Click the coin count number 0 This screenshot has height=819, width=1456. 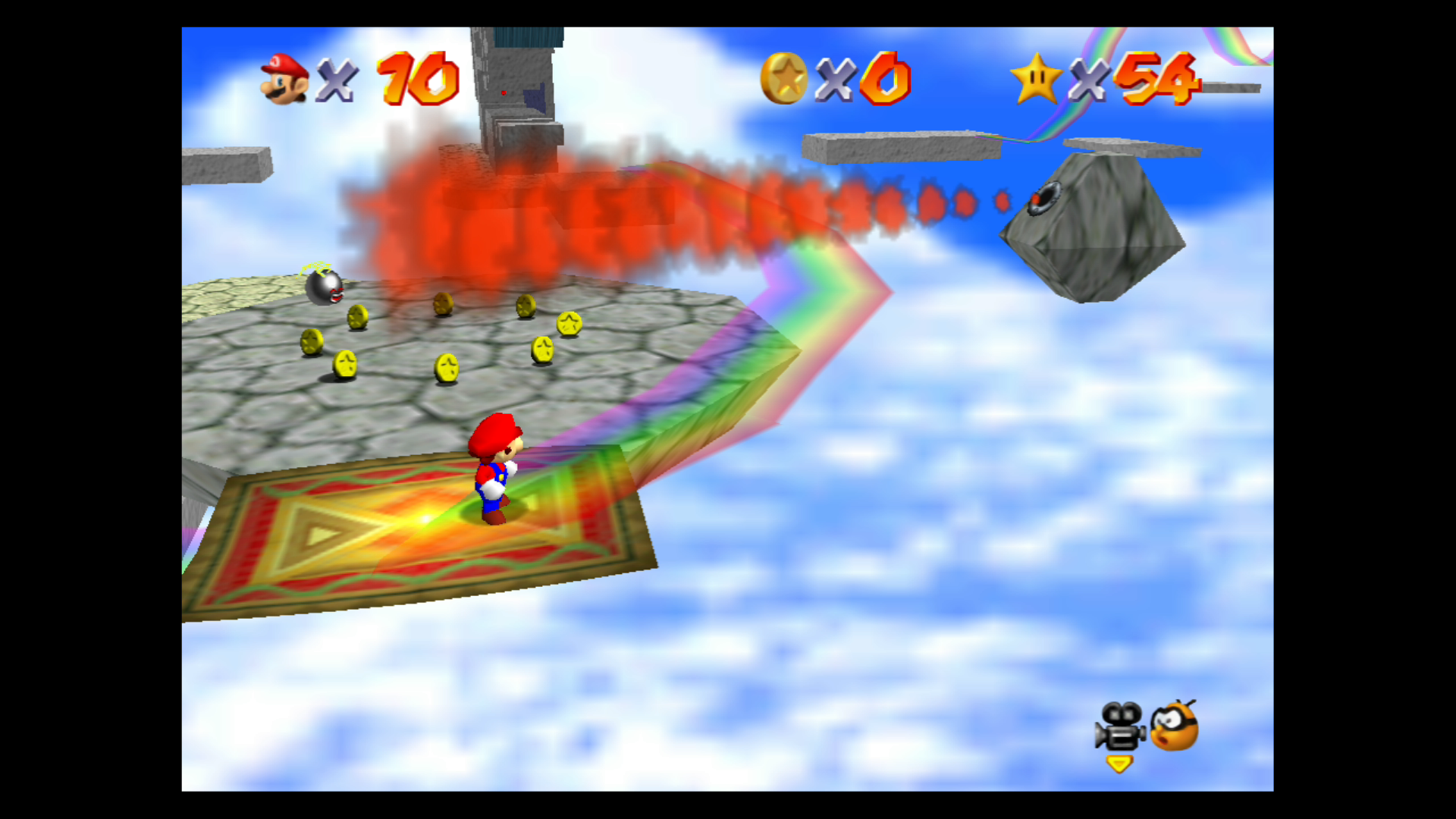click(x=886, y=78)
